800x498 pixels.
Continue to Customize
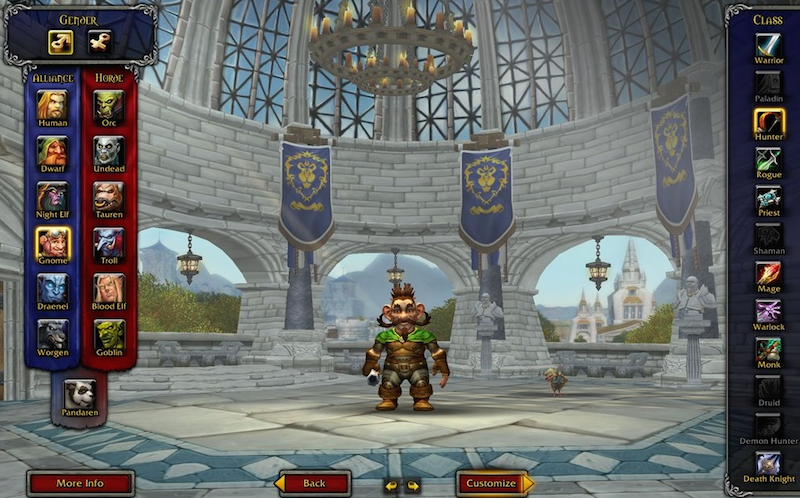491,483
